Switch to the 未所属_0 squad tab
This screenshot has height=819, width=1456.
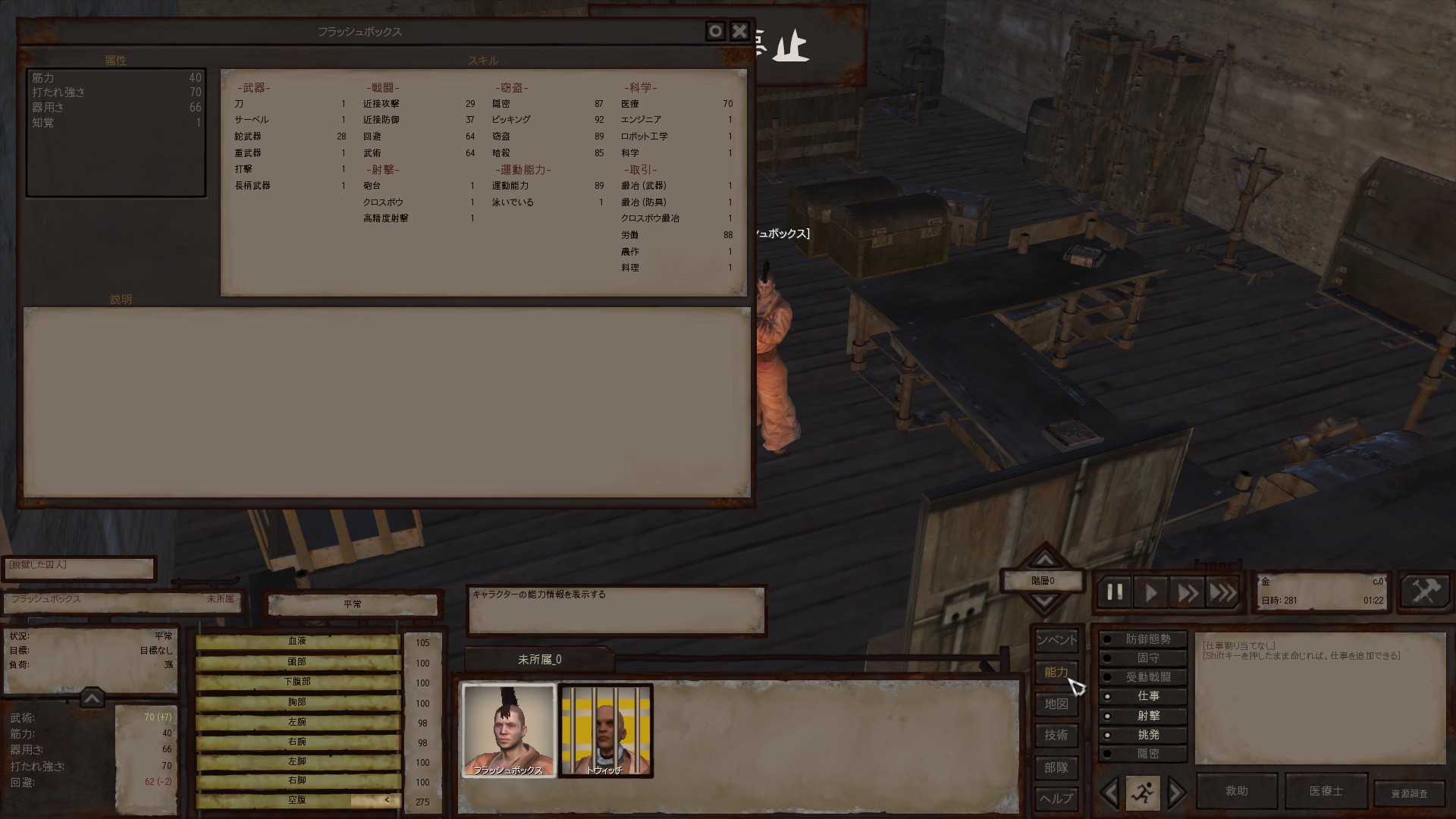(539, 660)
